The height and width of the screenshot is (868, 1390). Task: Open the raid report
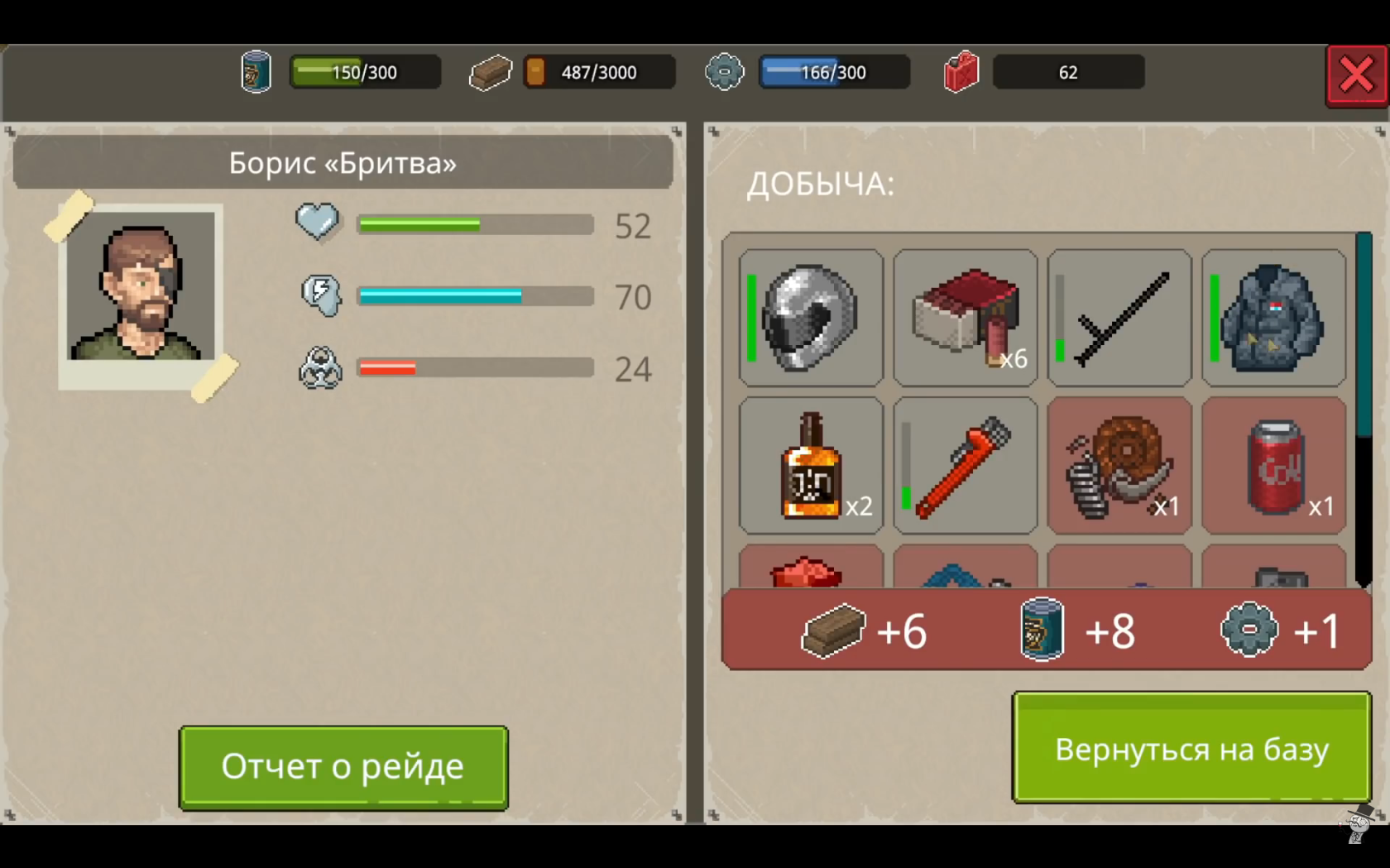pos(343,767)
